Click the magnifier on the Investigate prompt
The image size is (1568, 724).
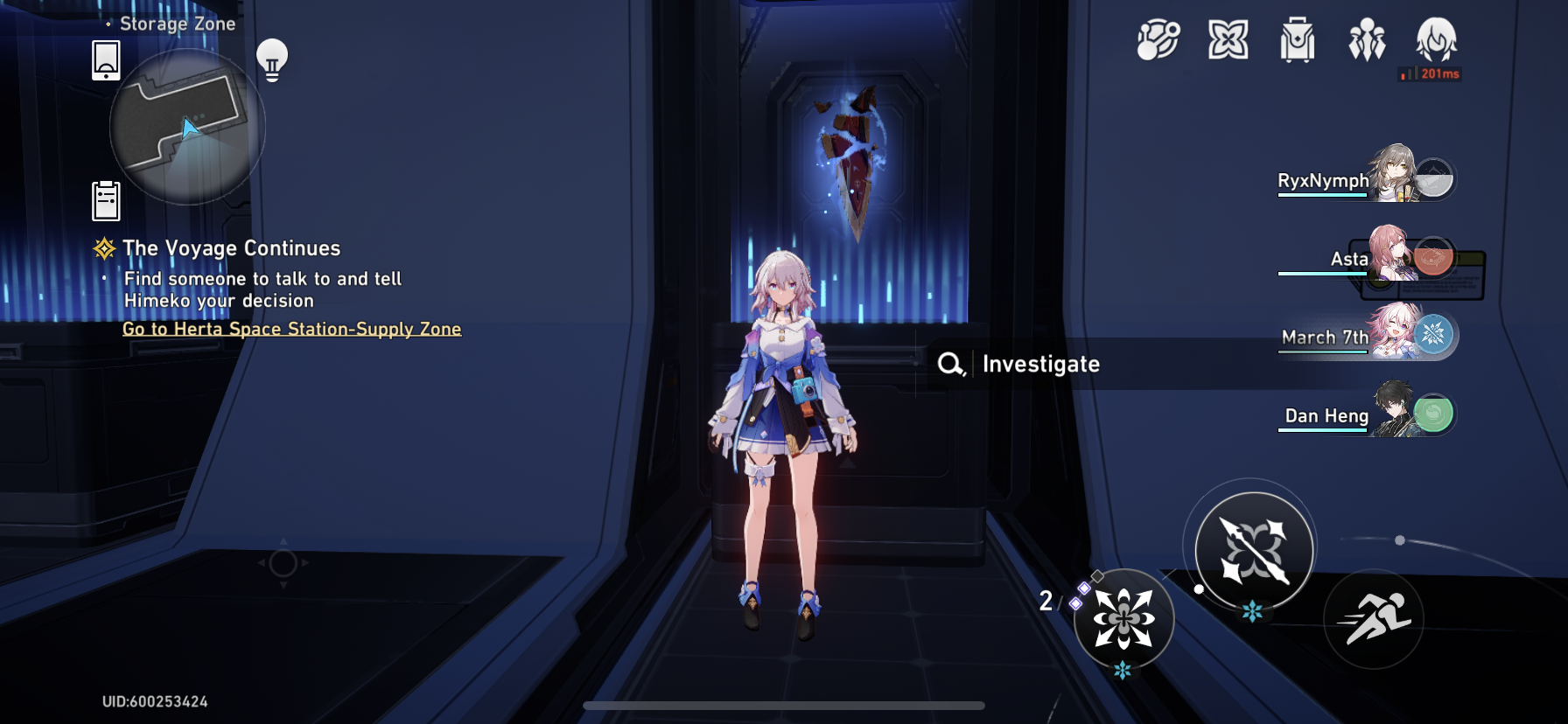[951, 364]
